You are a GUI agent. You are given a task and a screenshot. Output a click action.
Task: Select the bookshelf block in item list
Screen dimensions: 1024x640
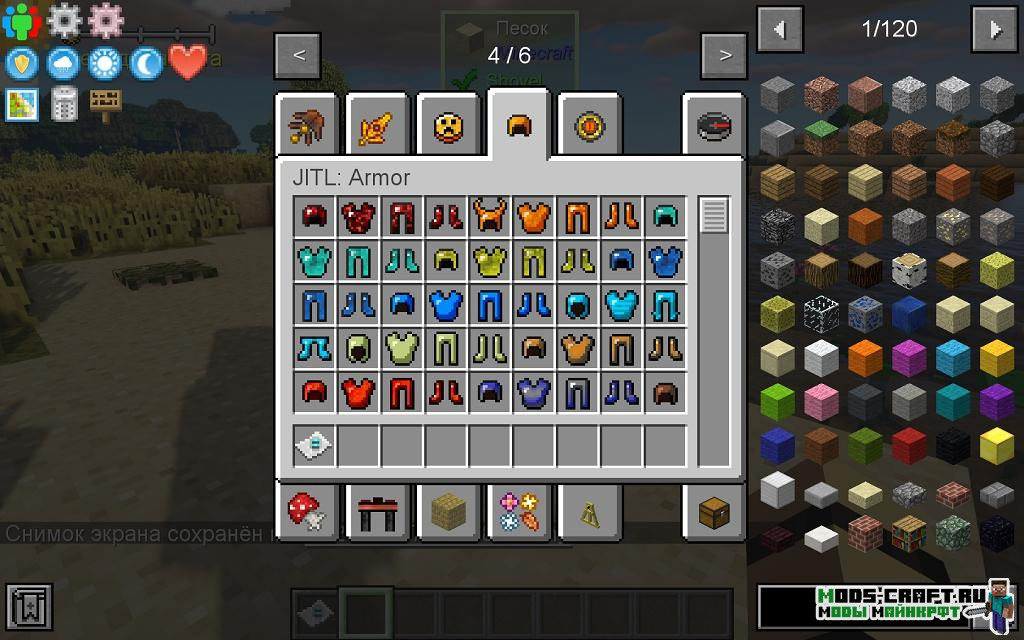(x=909, y=533)
